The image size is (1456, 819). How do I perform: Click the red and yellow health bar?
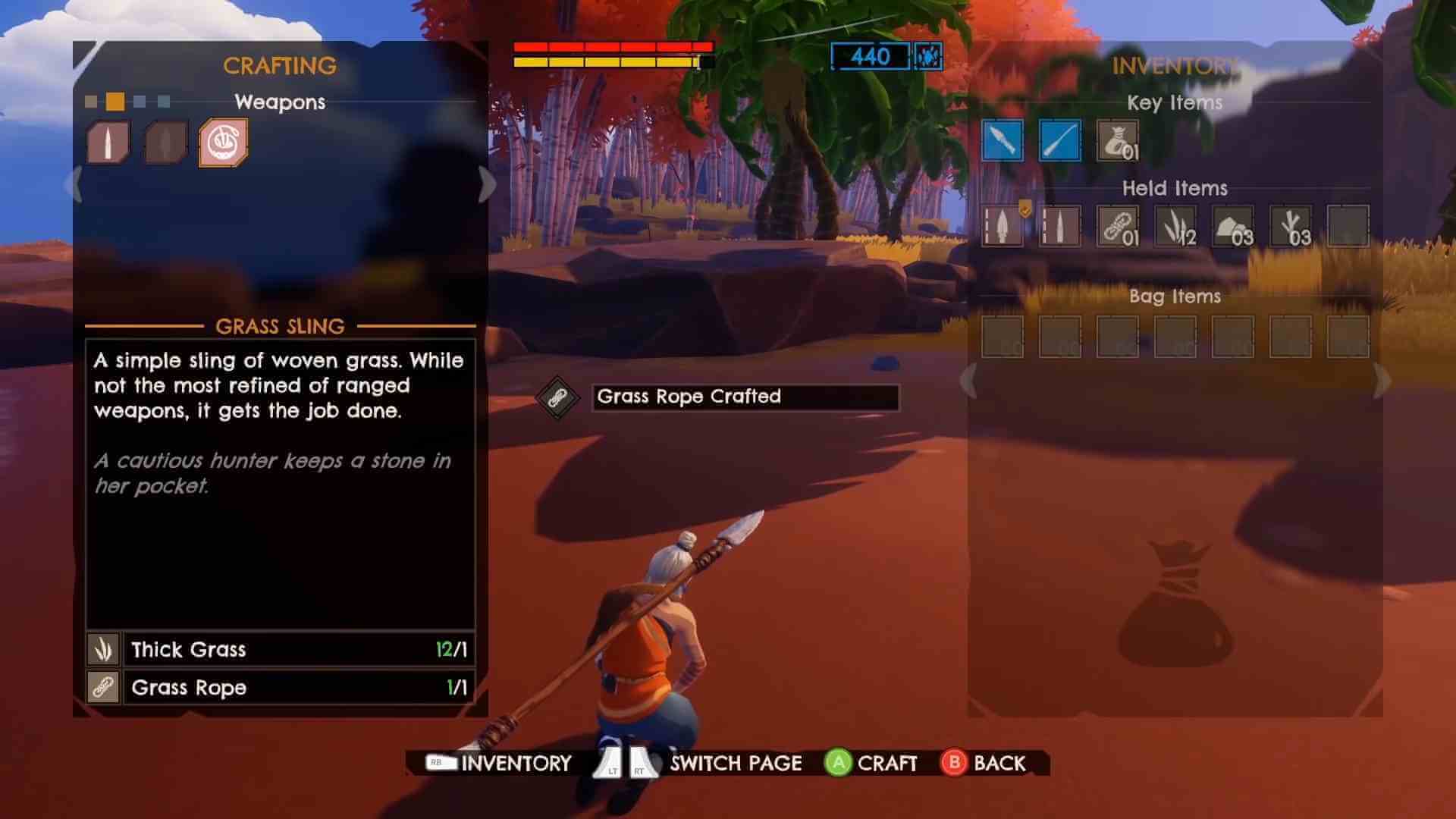tap(610, 55)
